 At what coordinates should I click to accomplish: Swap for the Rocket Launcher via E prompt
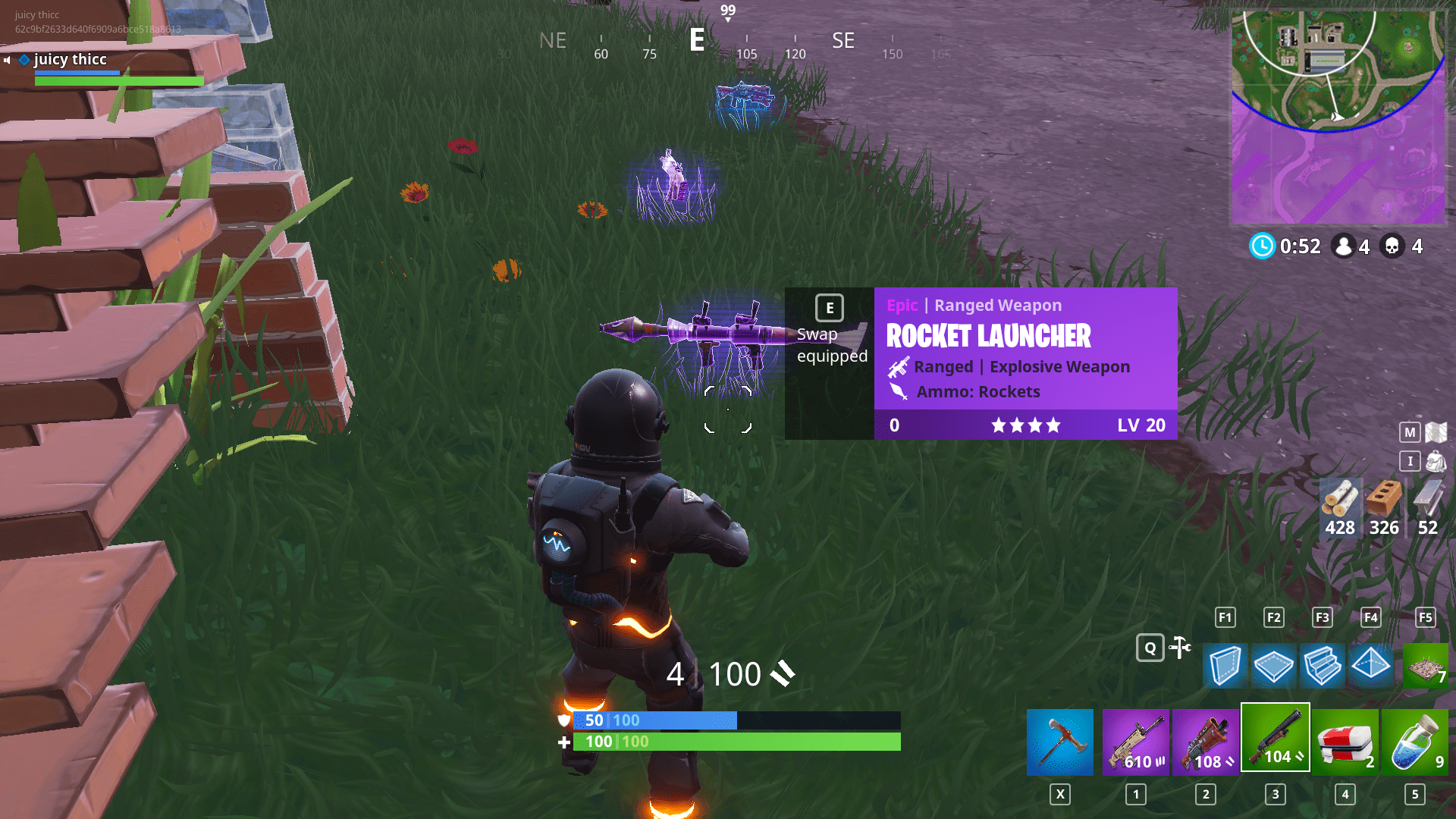[x=829, y=308]
